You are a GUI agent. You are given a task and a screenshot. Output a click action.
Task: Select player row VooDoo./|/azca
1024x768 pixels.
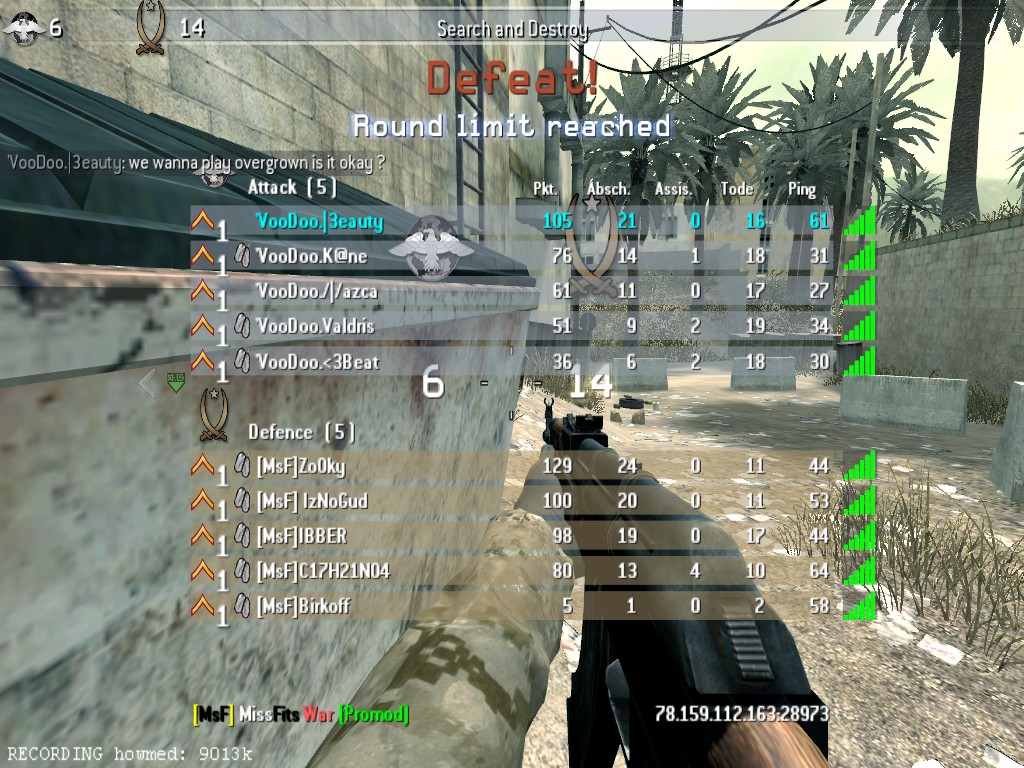pyautogui.click(x=316, y=291)
